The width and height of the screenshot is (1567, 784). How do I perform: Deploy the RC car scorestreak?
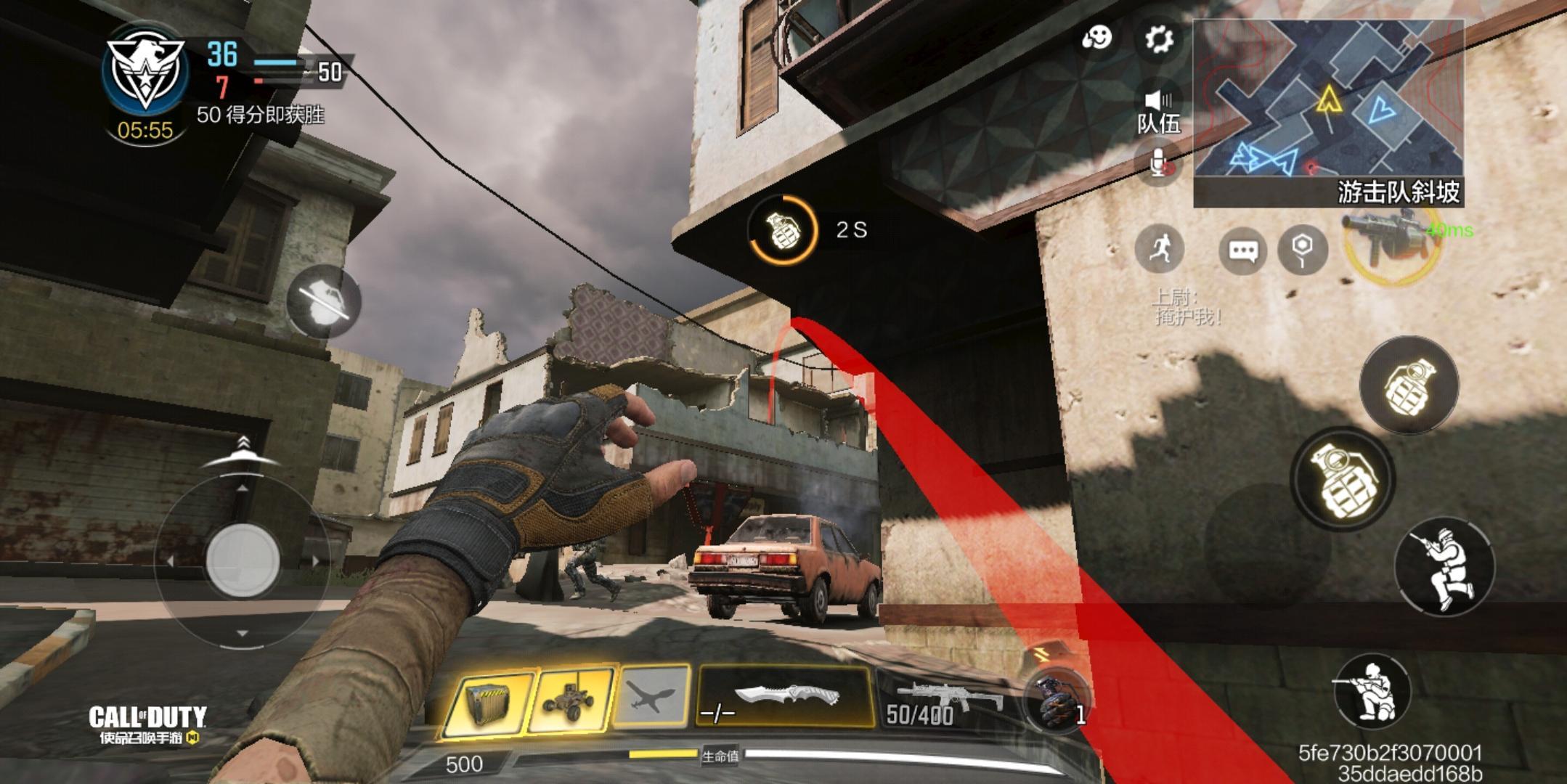(x=571, y=700)
